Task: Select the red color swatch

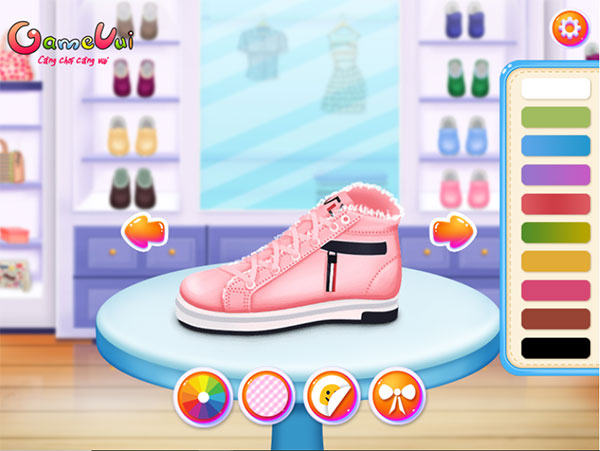Action: pyautogui.click(x=556, y=204)
